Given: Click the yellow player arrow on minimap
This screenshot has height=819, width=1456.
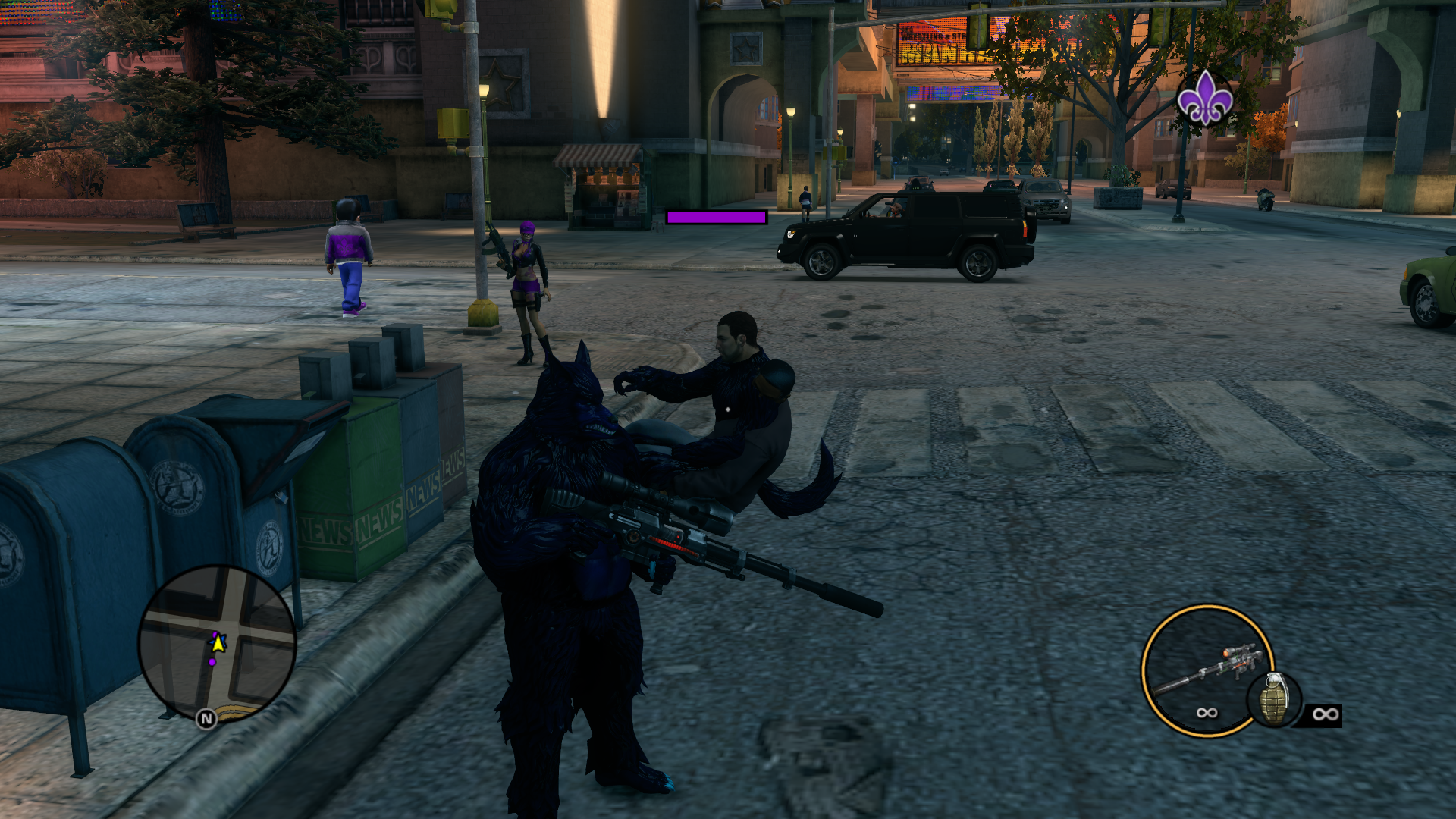Looking at the screenshot, I should [x=218, y=643].
